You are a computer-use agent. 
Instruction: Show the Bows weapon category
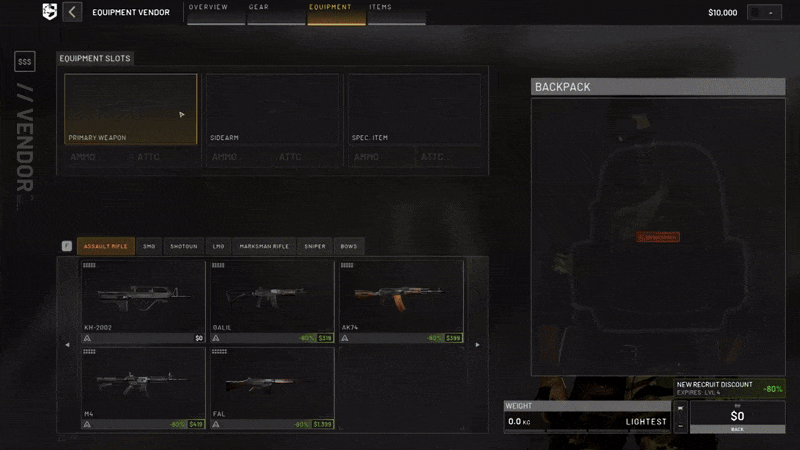point(347,246)
